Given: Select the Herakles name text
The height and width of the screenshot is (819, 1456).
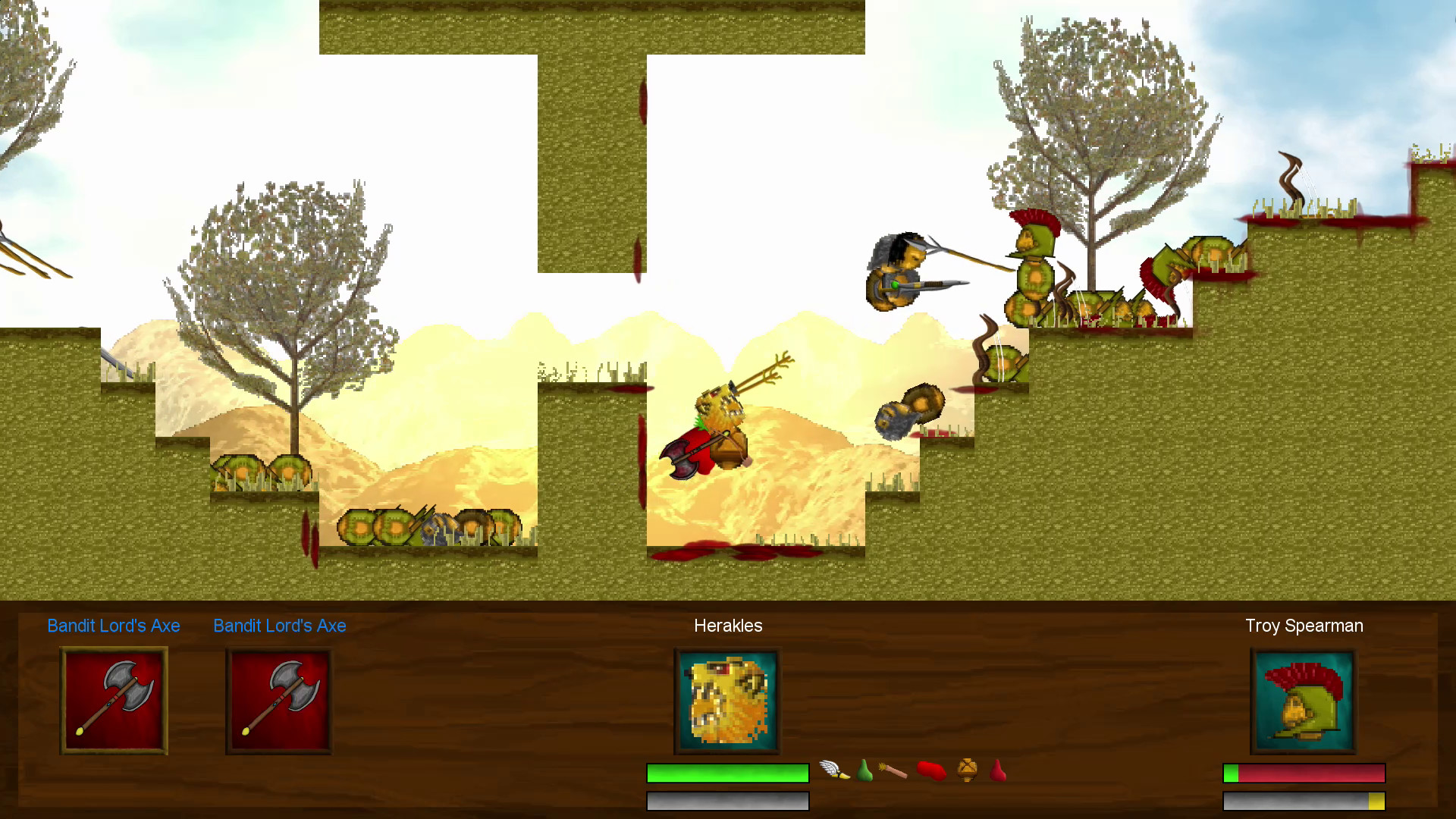Looking at the screenshot, I should (x=727, y=626).
